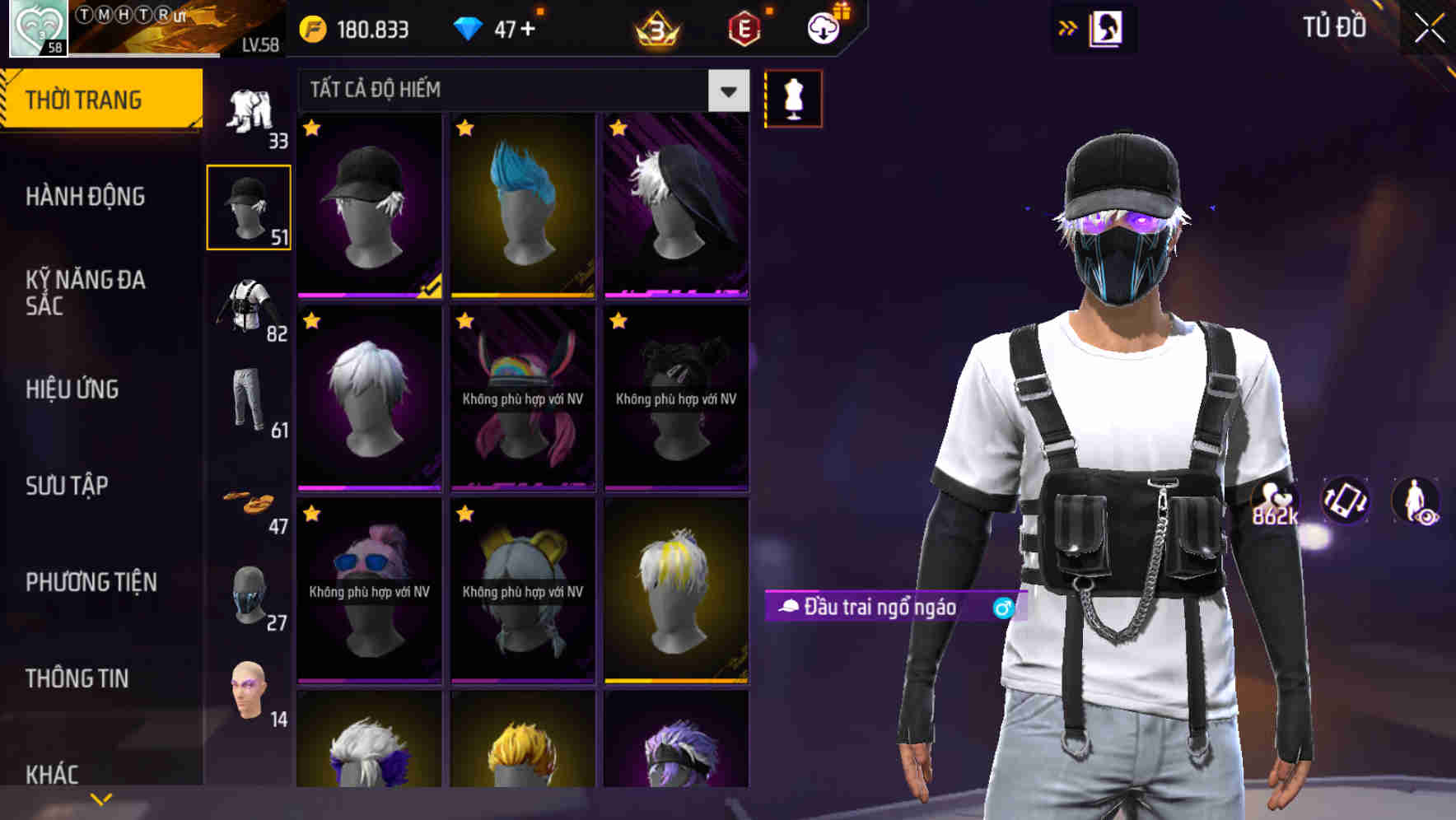
Task: Collapse the wardrobe panel via double-arrow icon
Action: 1068,27
